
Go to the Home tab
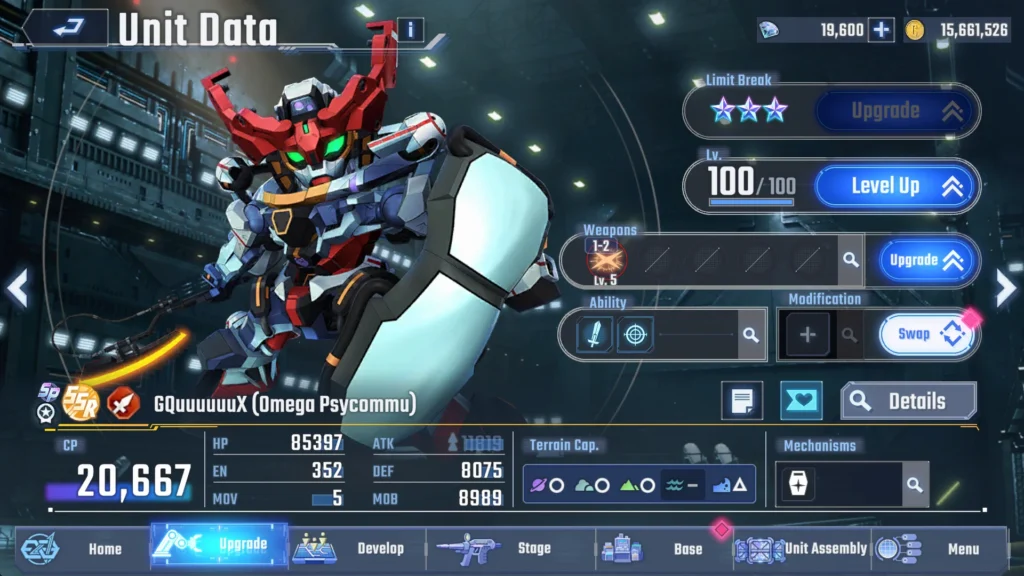click(x=85, y=548)
